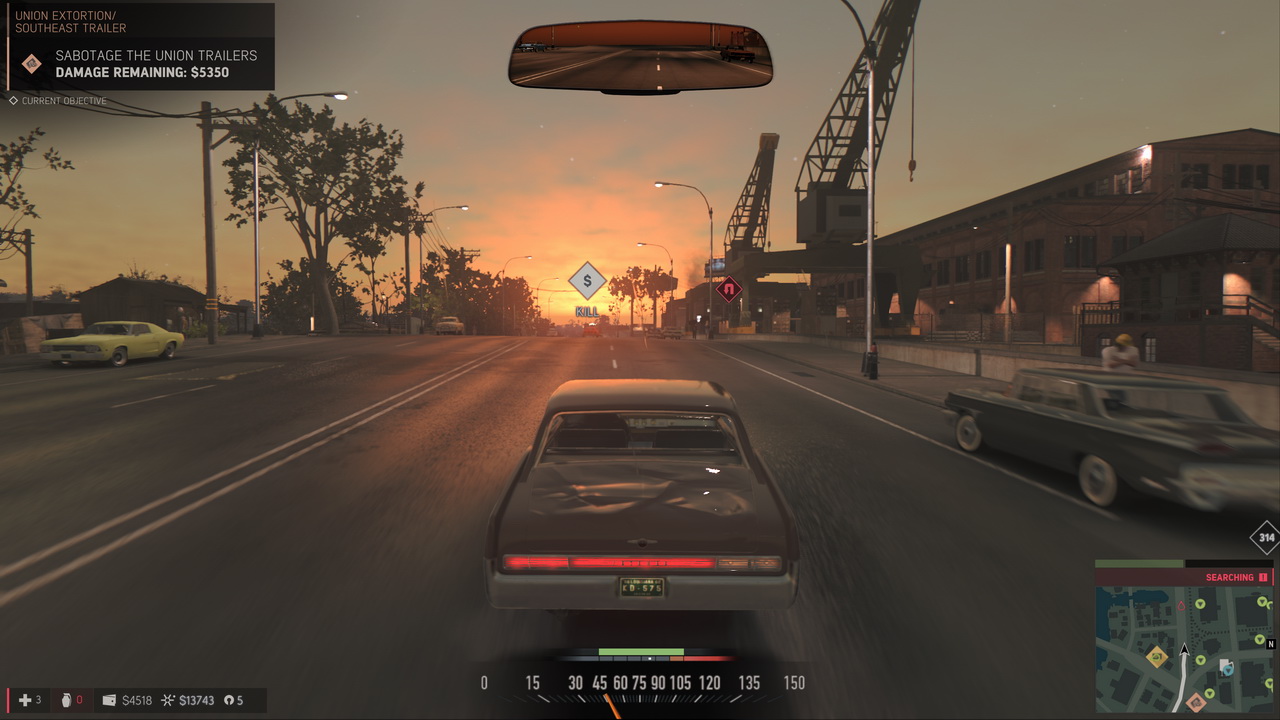Screen dimensions: 1280x720
Task: Select the red diamond waypoint marker
Action: (729, 290)
